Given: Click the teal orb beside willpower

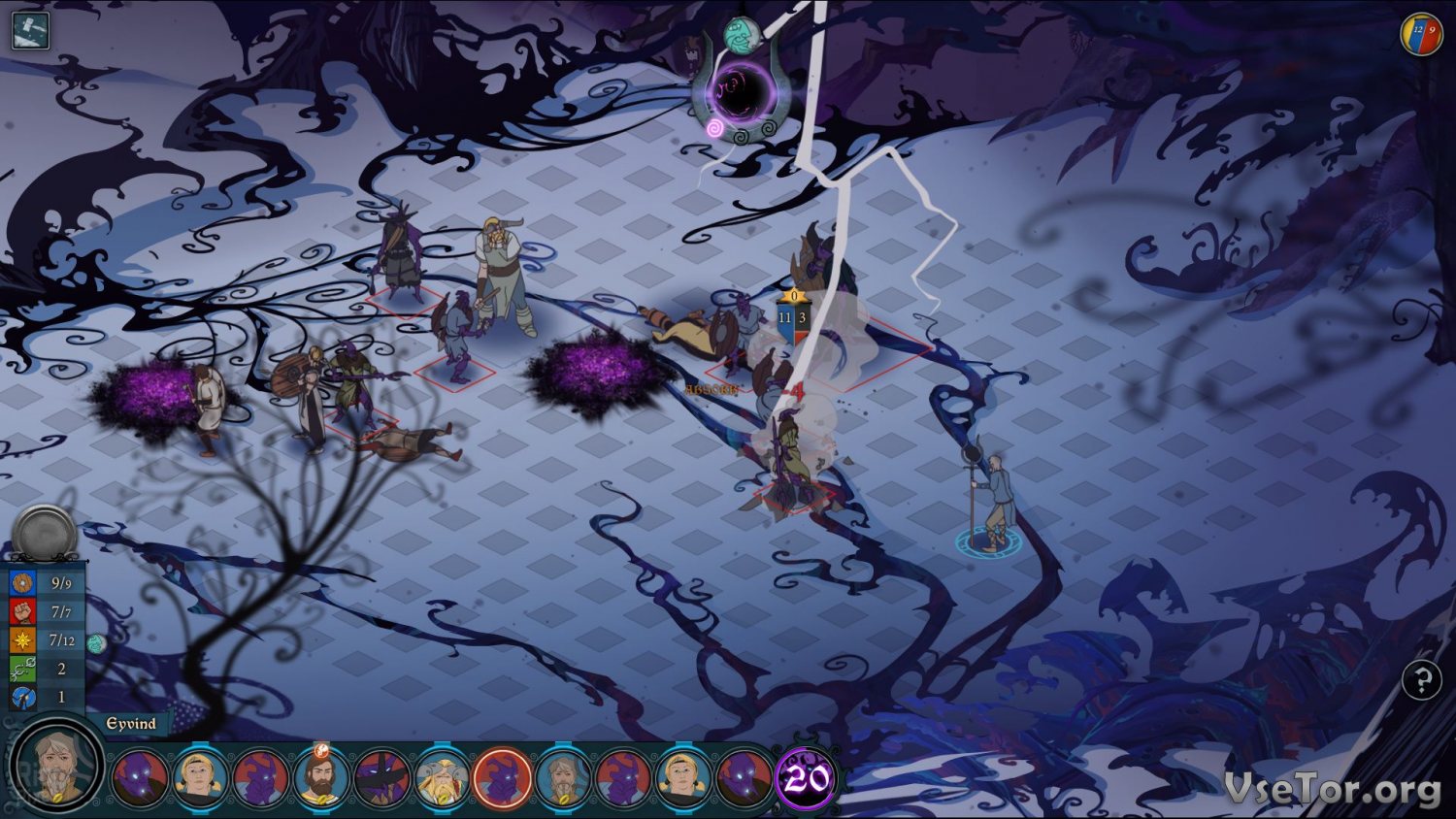Looking at the screenshot, I should pos(95,643).
